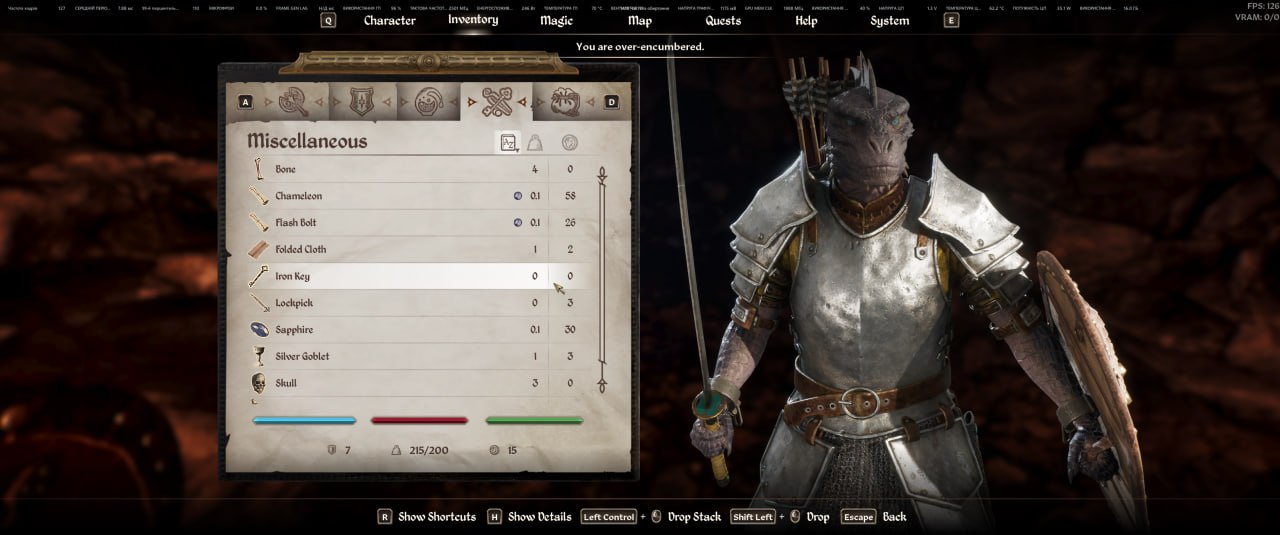Switch to the Magic menu

556,20
